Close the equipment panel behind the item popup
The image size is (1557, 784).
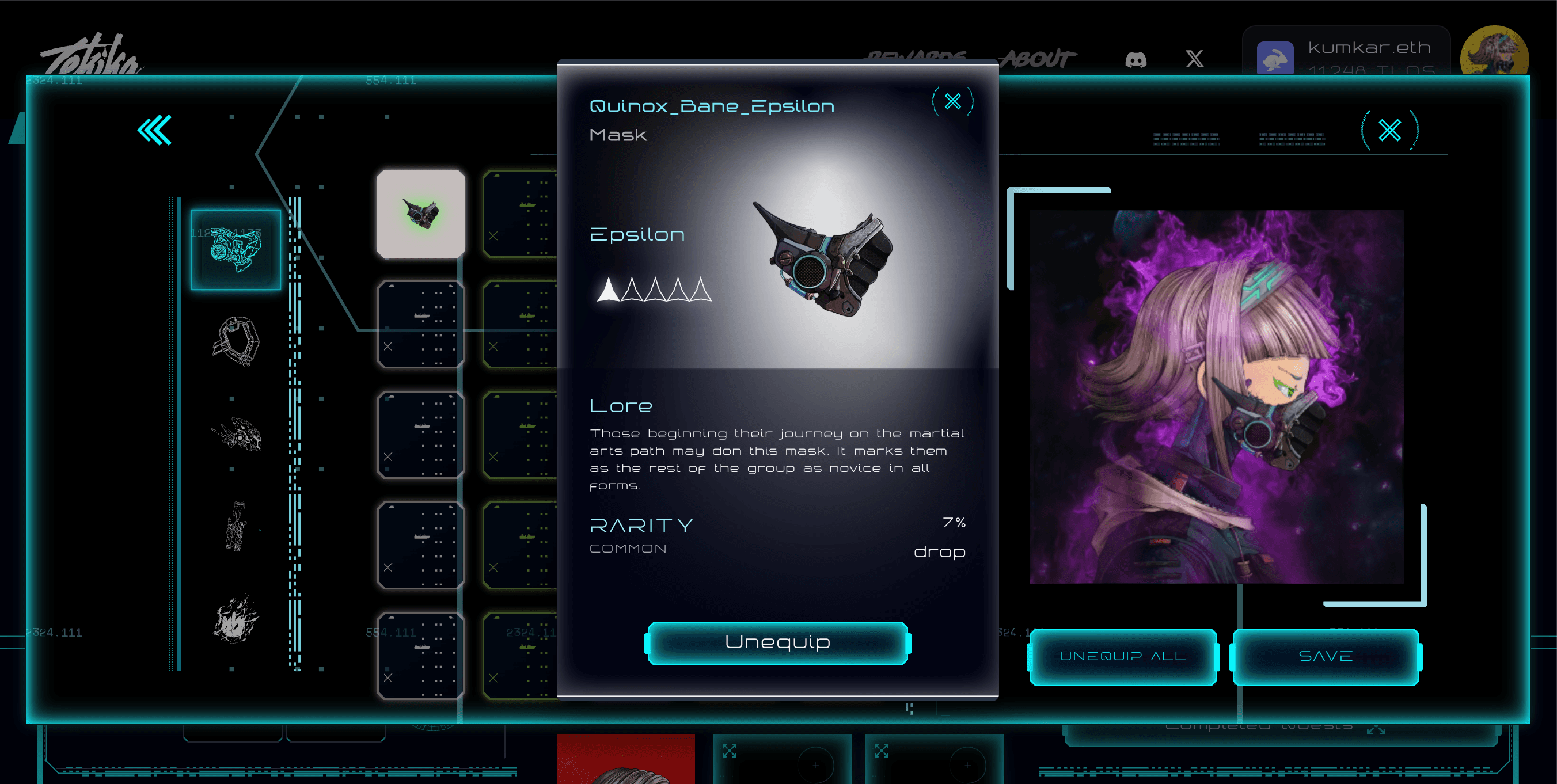tap(1389, 130)
